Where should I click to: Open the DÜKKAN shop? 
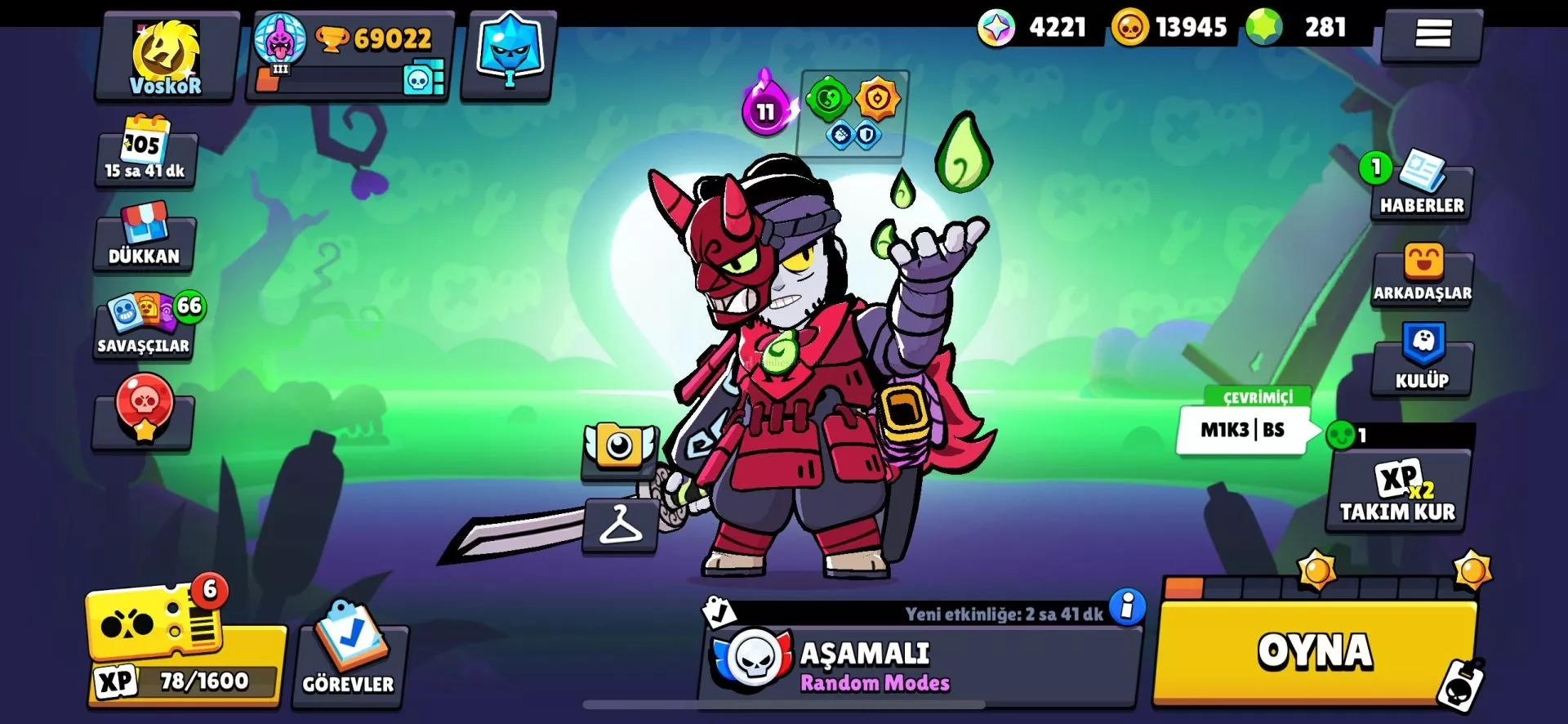145,239
